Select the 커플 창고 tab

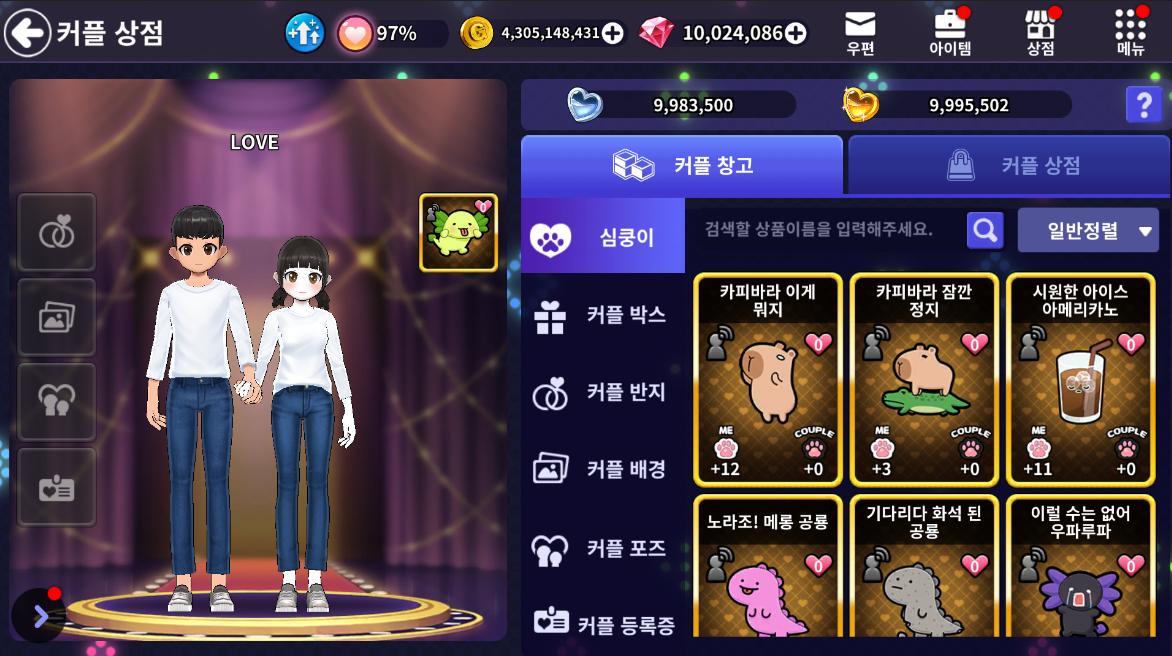point(682,165)
